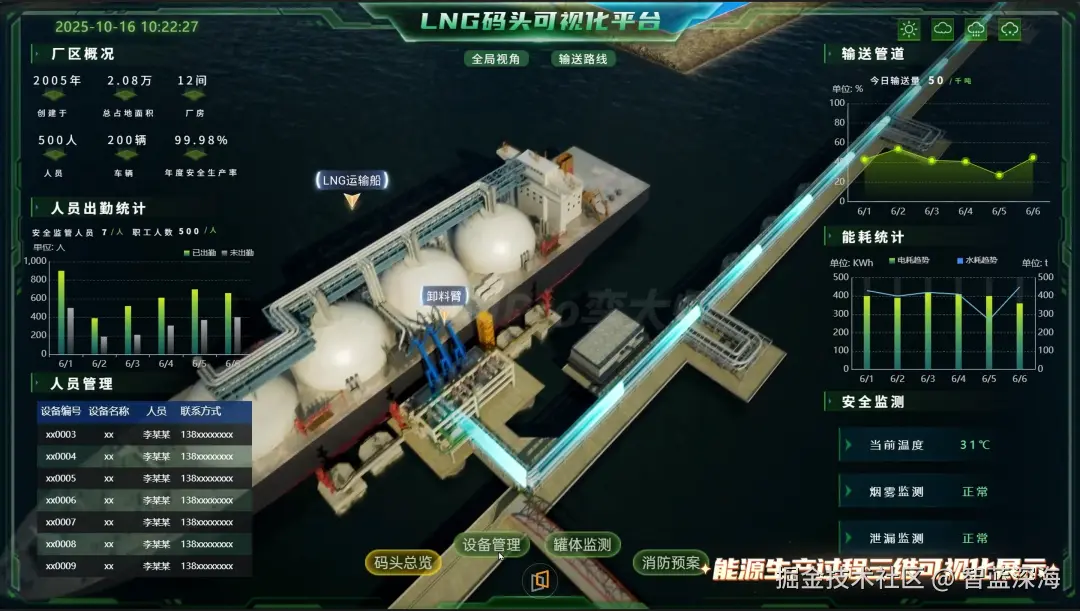Switch to 罐体监测 tank monitoring
This screenshot has width=1080, height=611.
[583, 545]
